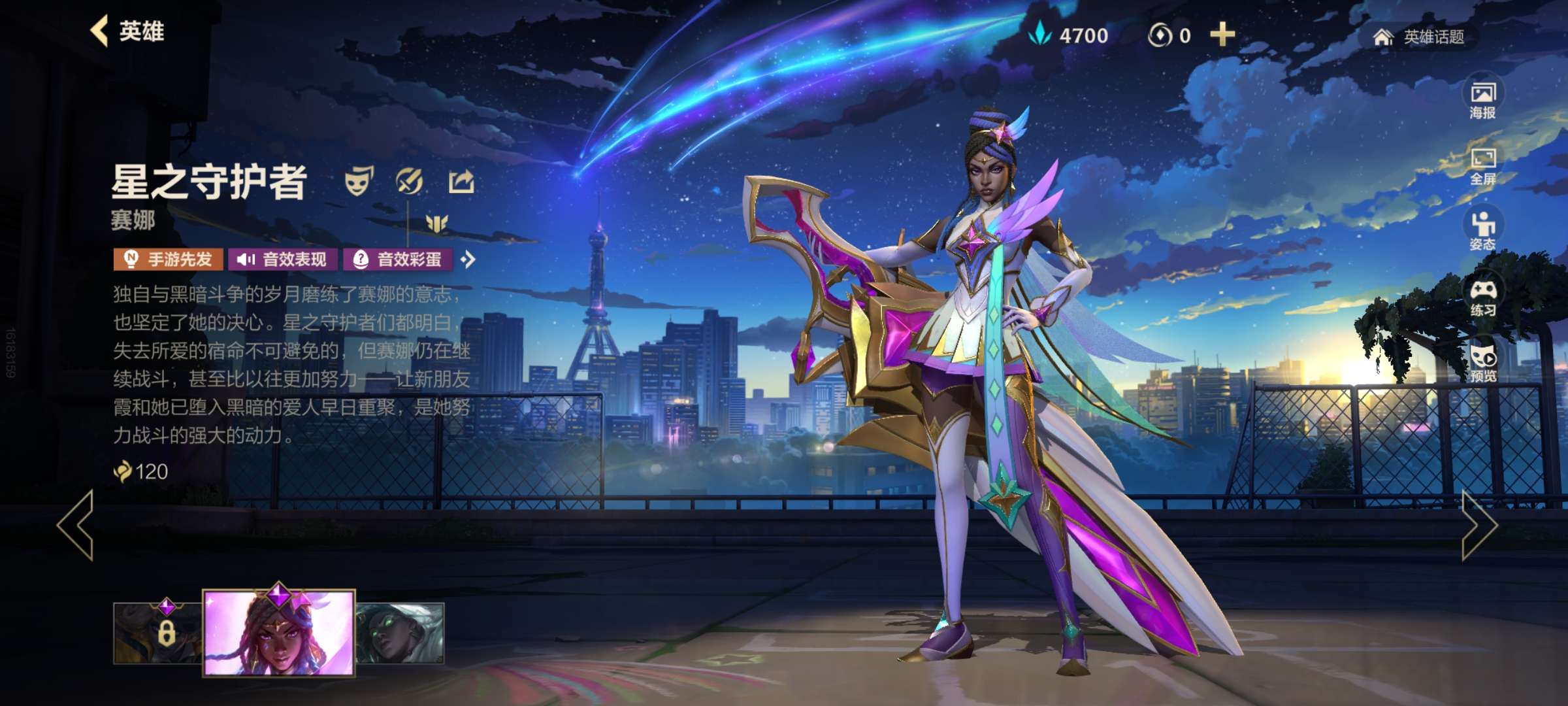Viewport: 1568px width, 706px height.
Task: Select the 音效彩蛋 easter egg tag
Action: click(x=397, y=260)
